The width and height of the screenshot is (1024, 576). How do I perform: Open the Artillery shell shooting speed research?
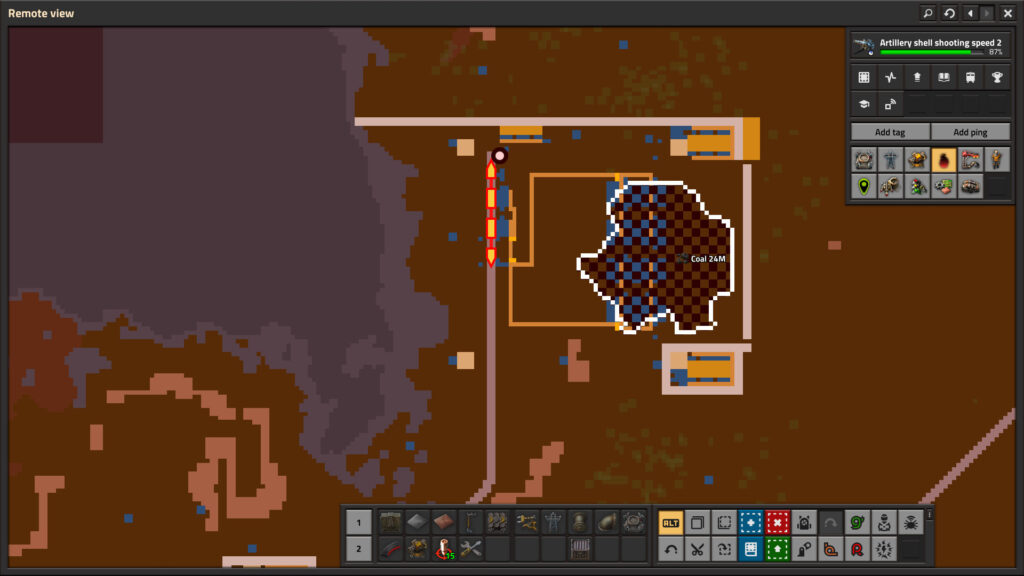click(x=928, y=46)
